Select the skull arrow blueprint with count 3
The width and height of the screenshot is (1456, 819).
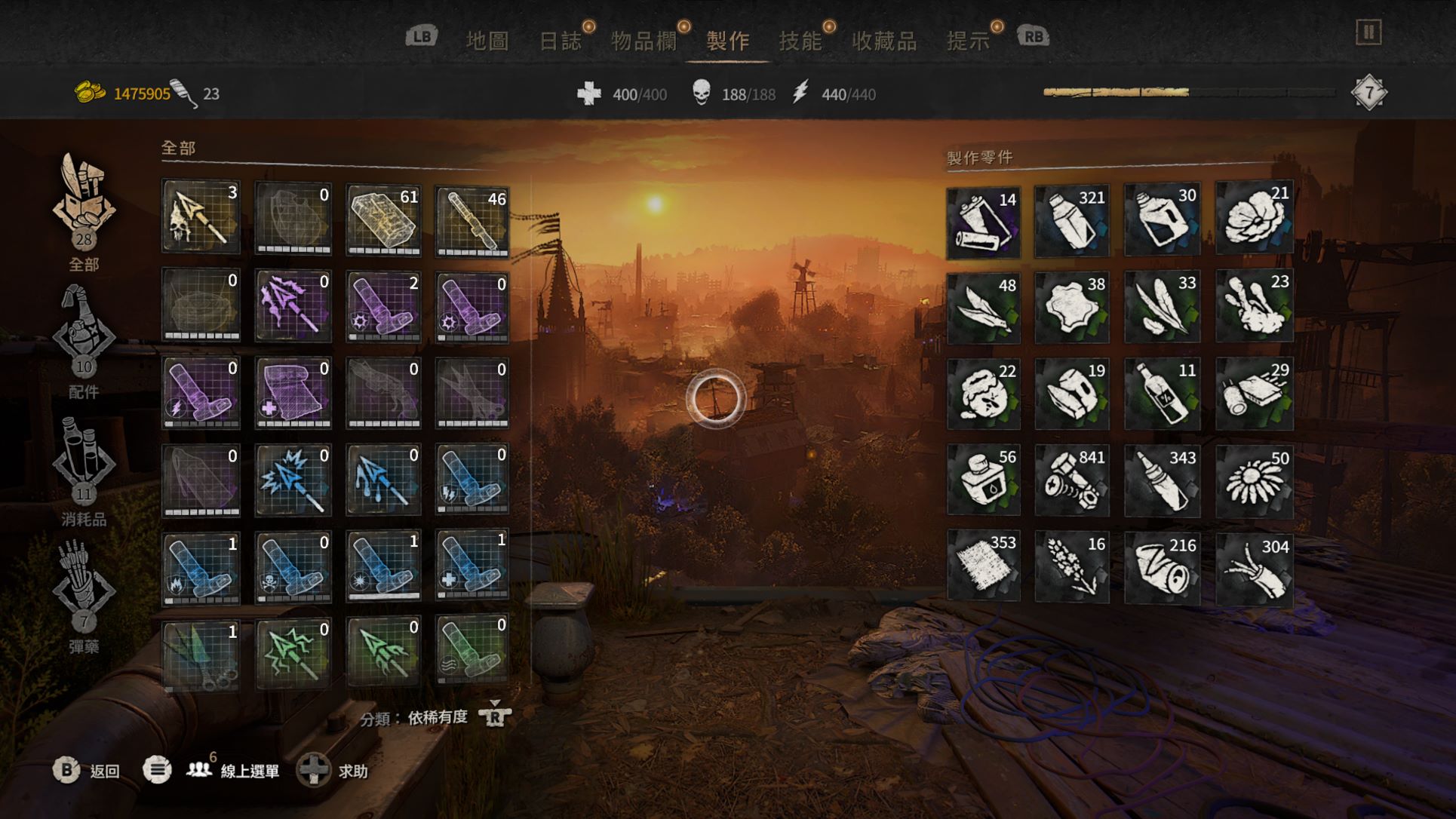(x=201, y=216)
